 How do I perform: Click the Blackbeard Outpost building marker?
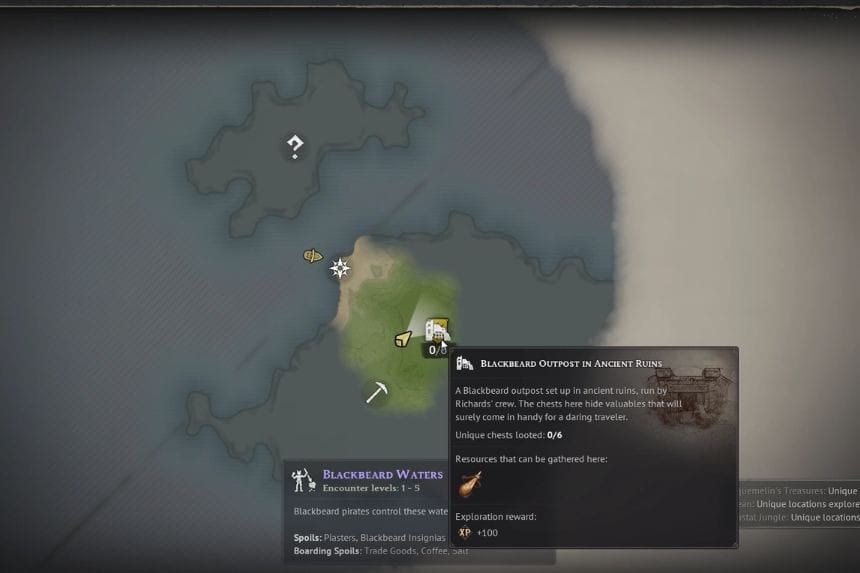coord(437,329)
